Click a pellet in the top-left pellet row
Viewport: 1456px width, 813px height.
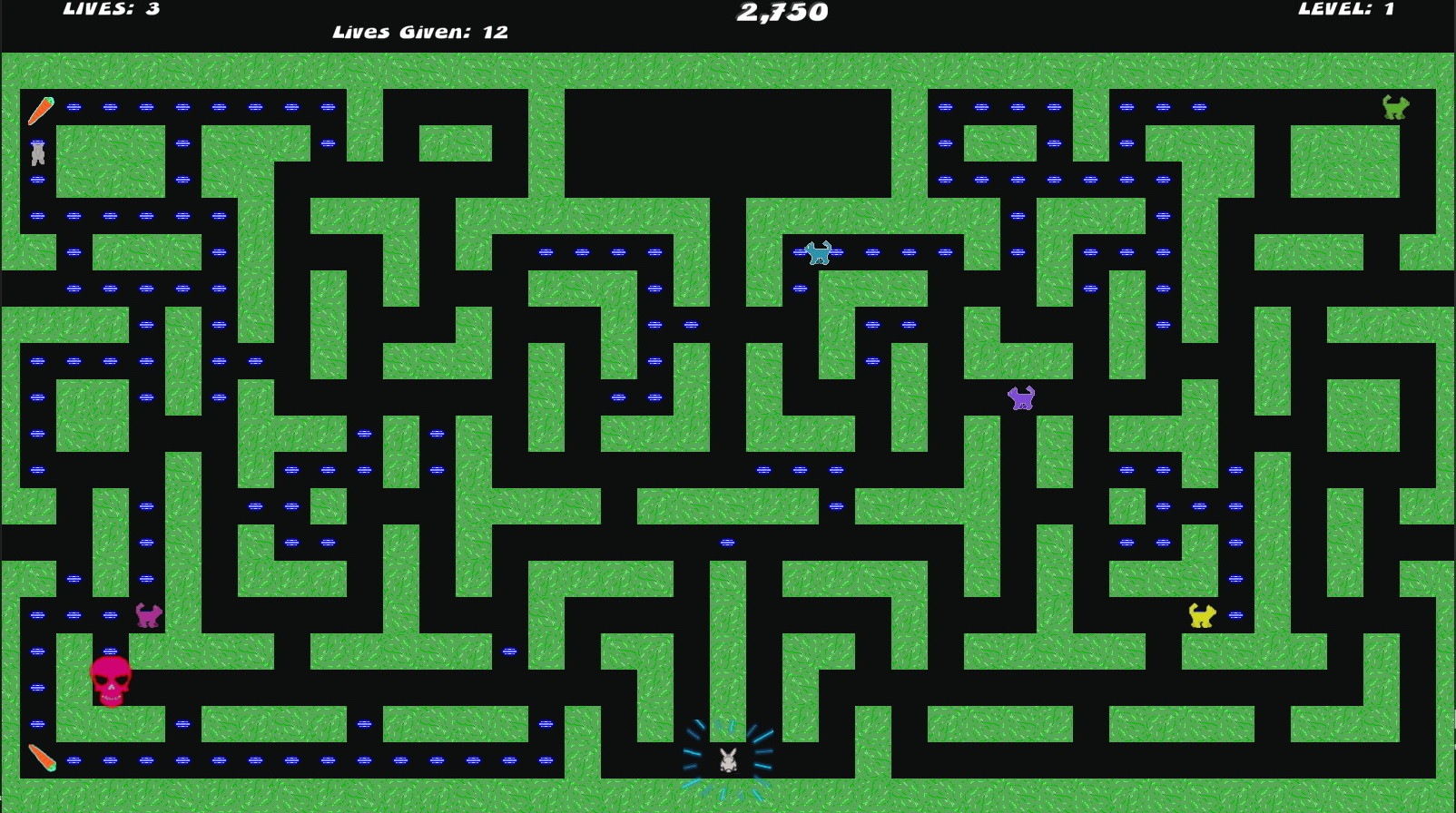click(109, 107)
